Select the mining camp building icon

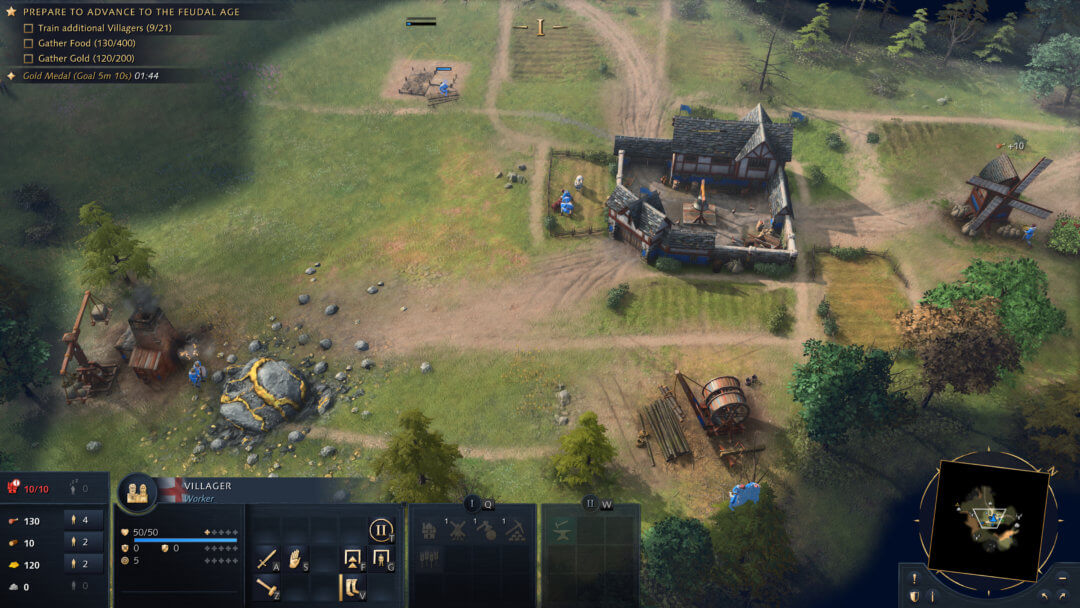[x=516, y=531]
